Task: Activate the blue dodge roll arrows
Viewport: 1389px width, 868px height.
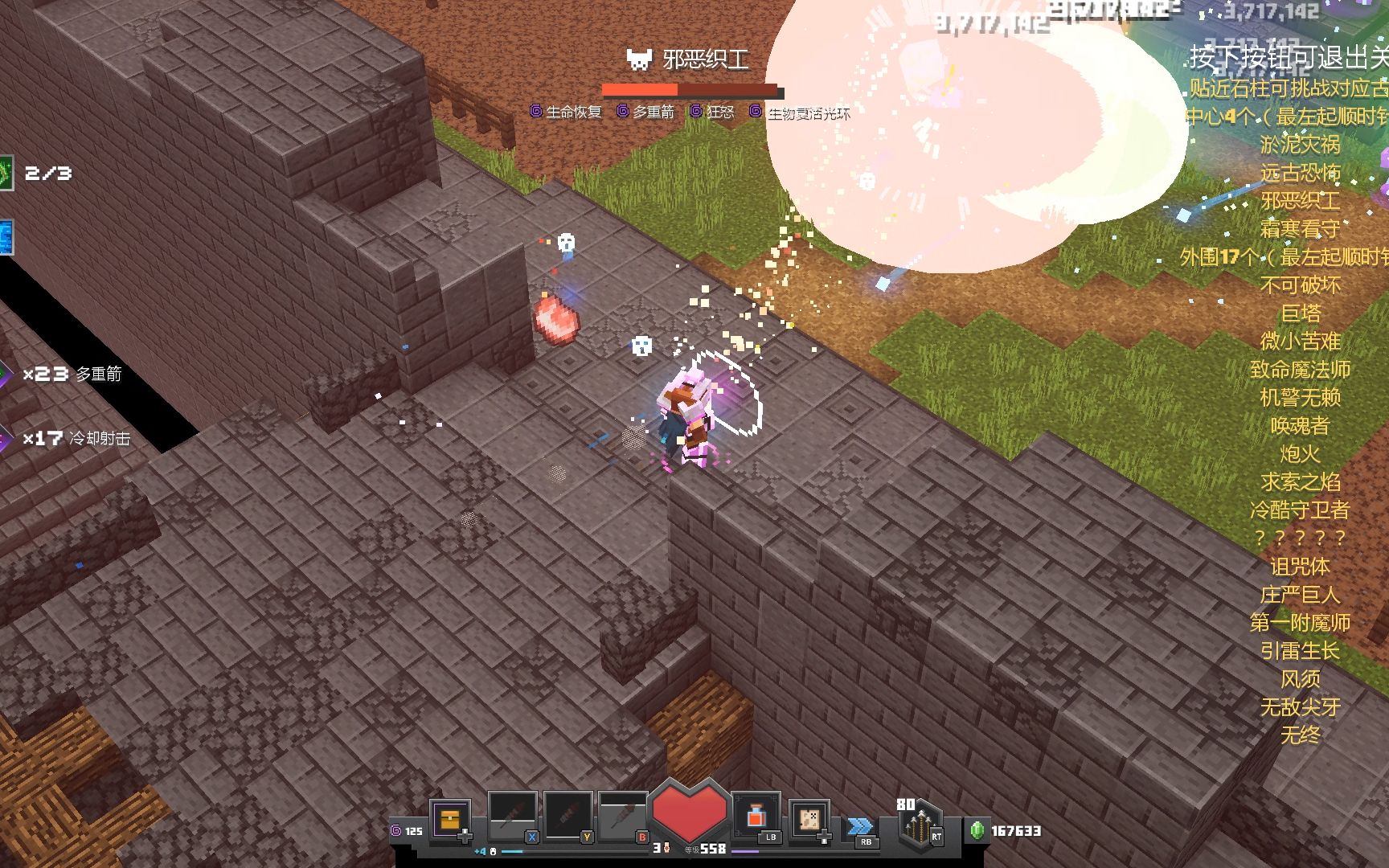Action: 860,826
